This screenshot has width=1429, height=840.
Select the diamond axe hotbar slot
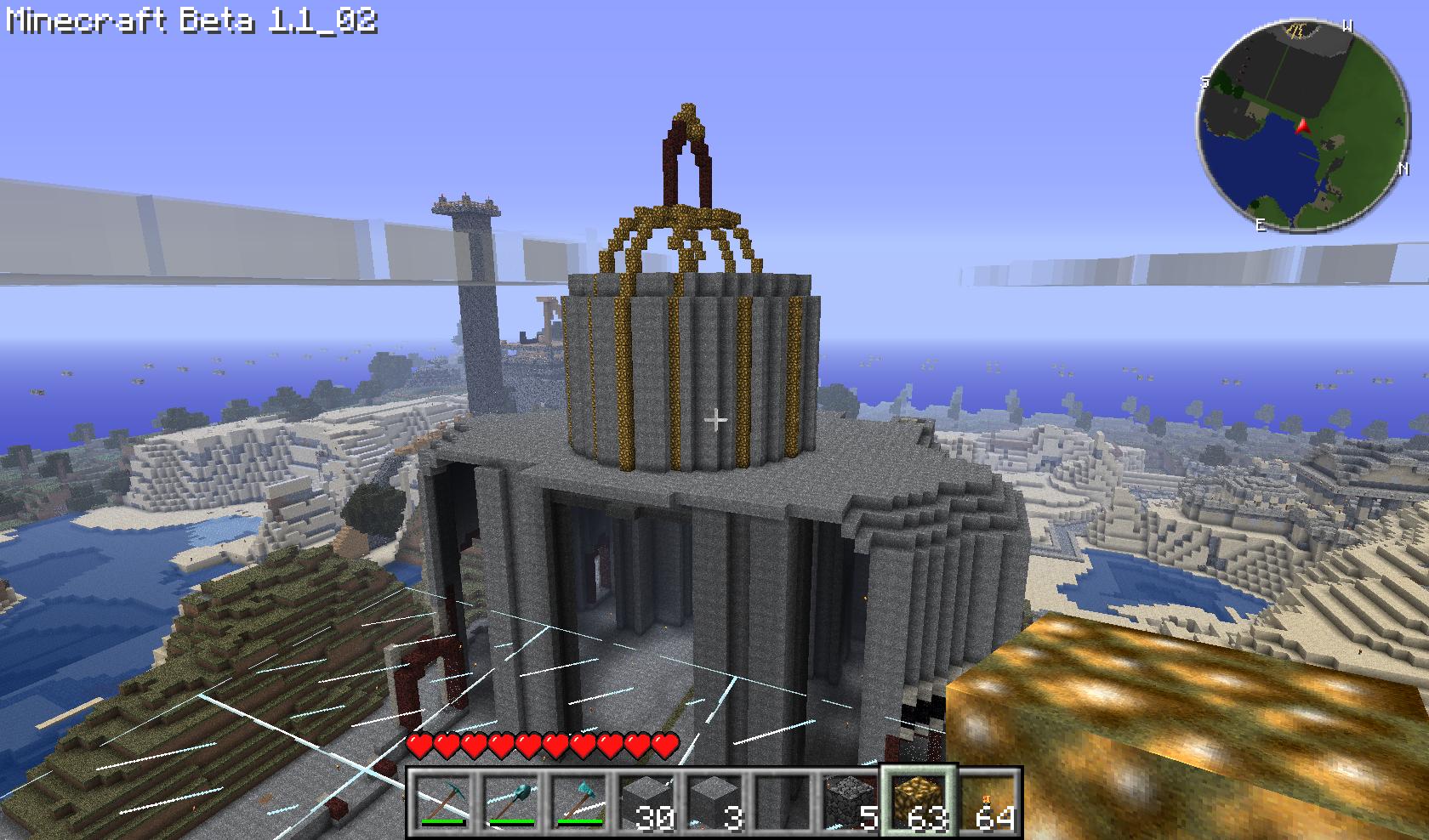coord(578,802)
